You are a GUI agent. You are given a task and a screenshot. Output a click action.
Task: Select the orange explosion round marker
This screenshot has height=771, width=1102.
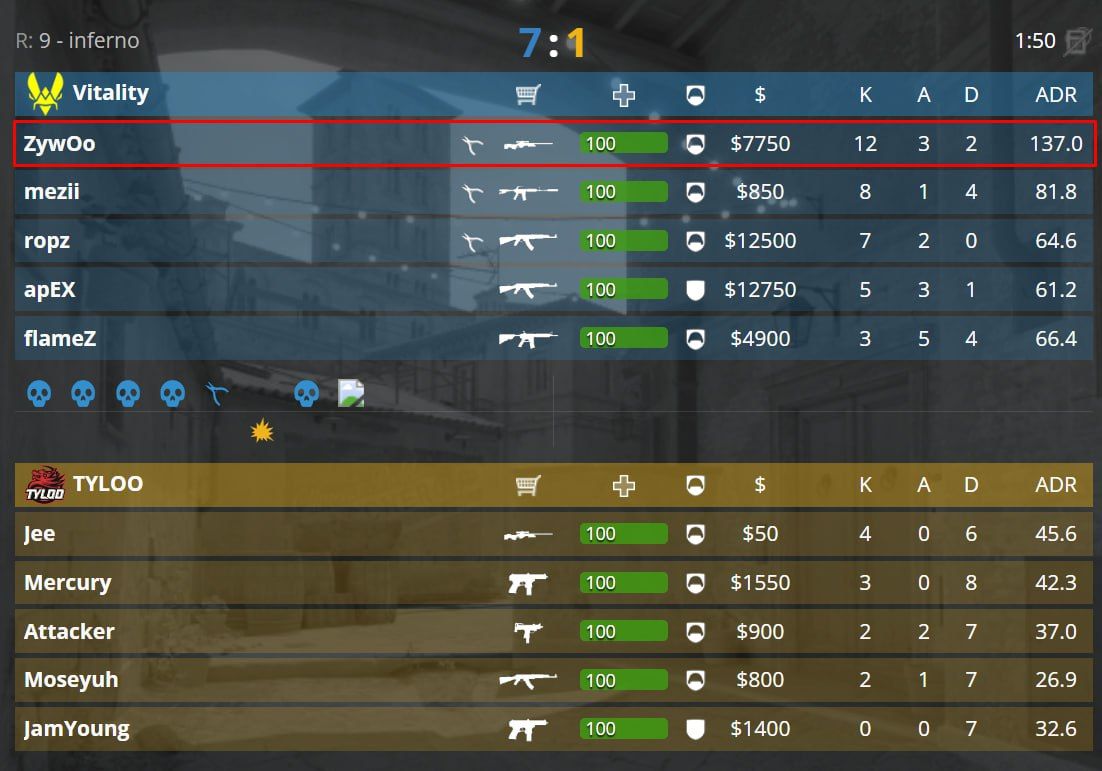[262, 431]
